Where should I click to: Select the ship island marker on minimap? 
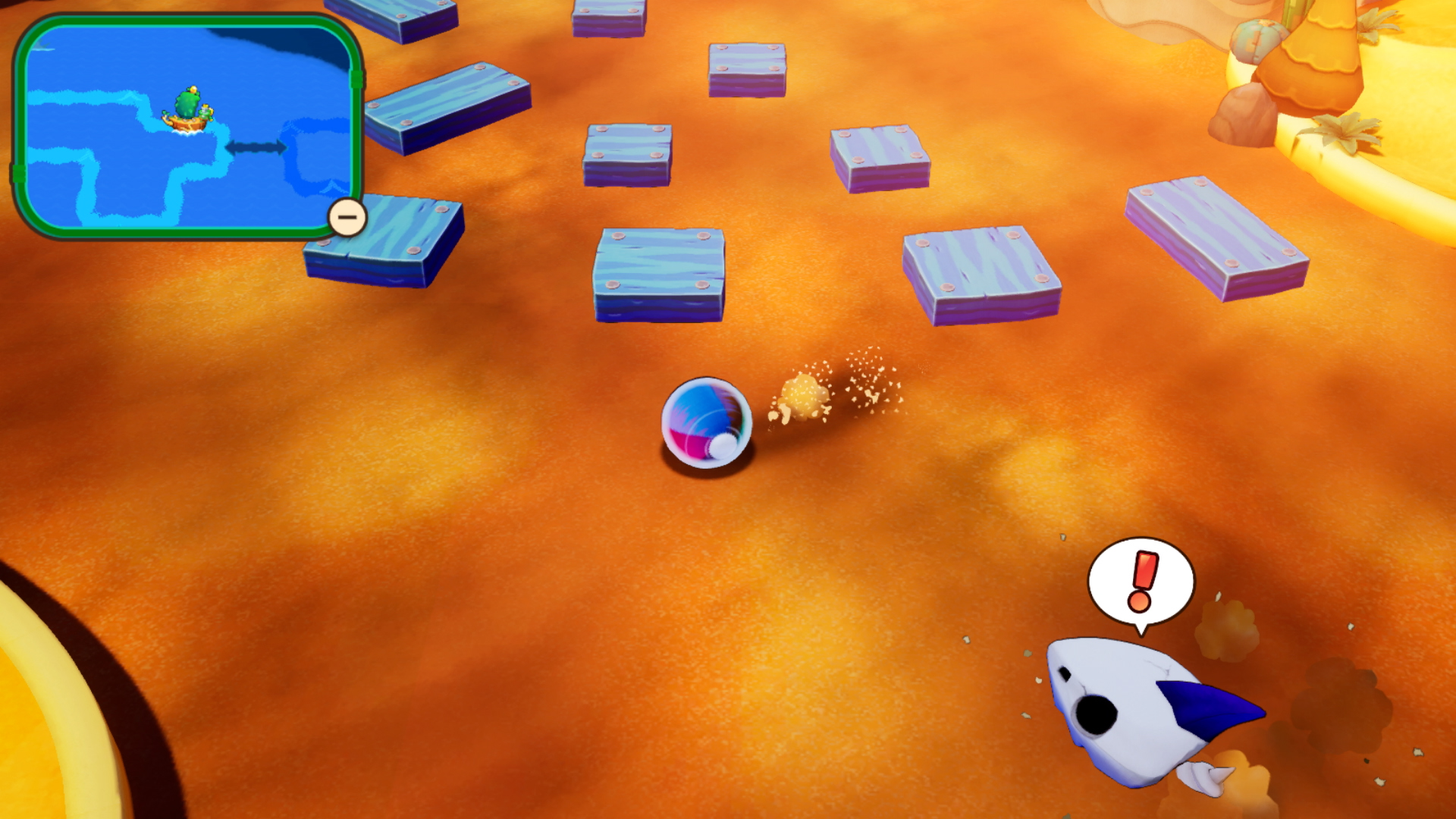point(188,110)
